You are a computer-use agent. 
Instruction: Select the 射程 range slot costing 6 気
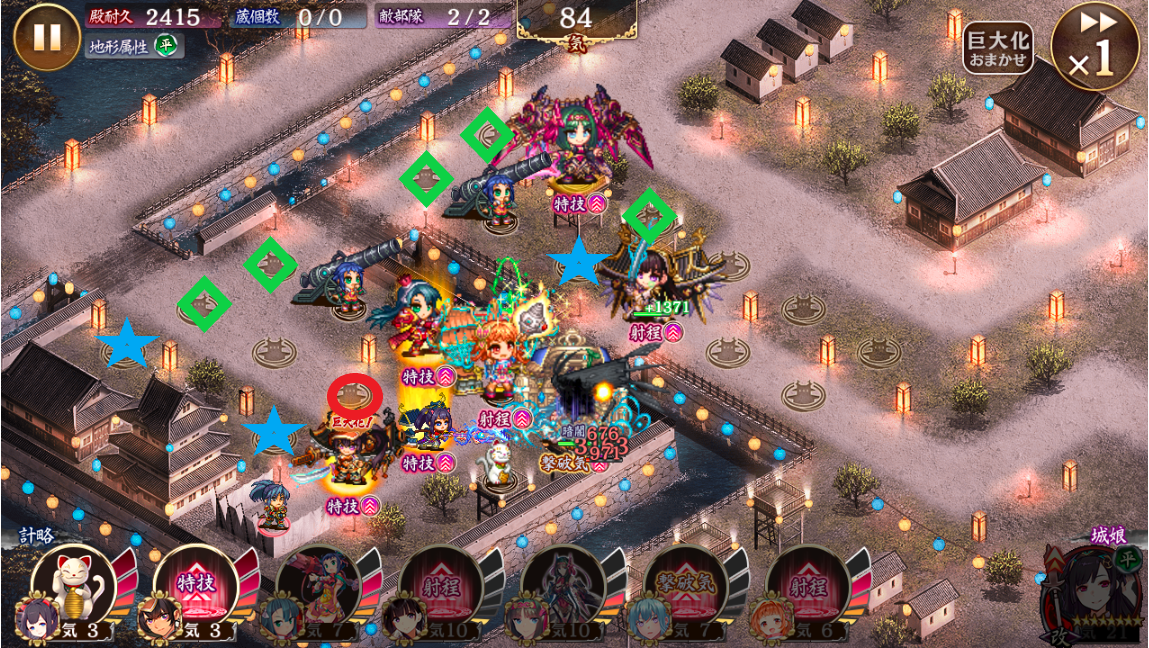point(808,587)
